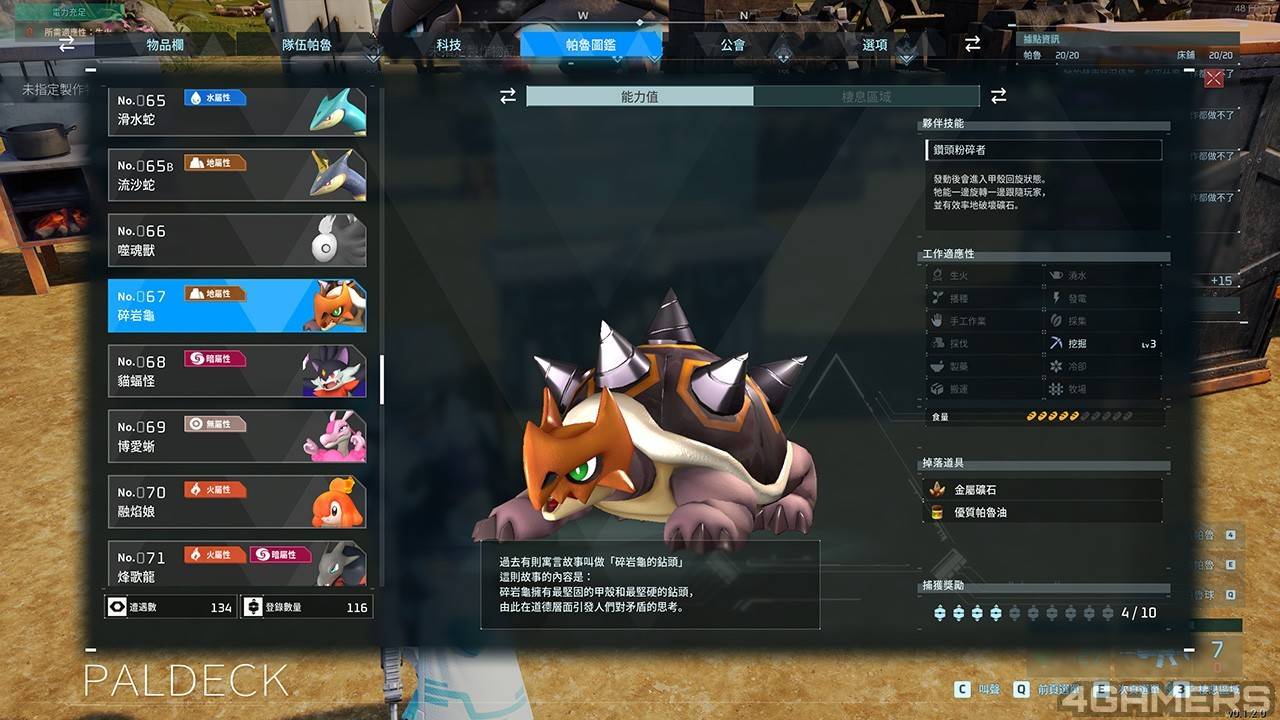Select the No.070 融焰娘 entry
Screen dimensions: 1280x720
pos(237,502)
